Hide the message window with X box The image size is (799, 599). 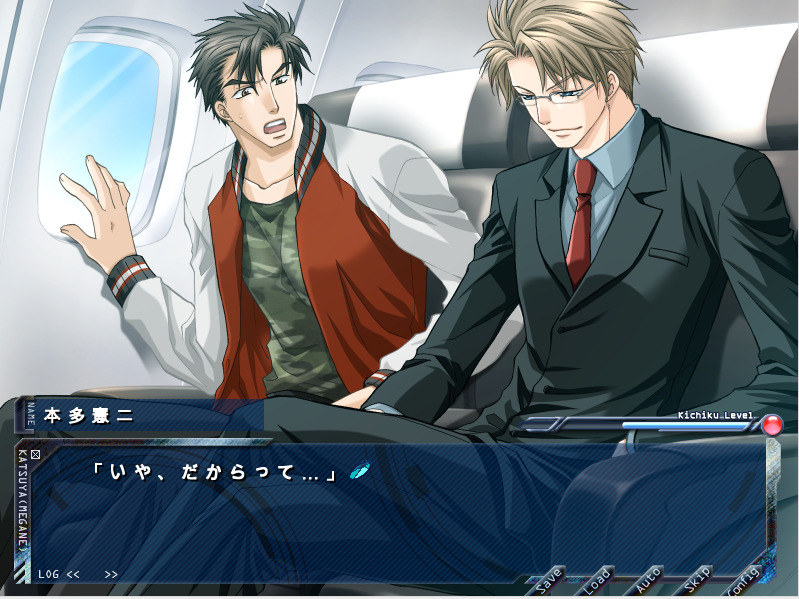36,456
